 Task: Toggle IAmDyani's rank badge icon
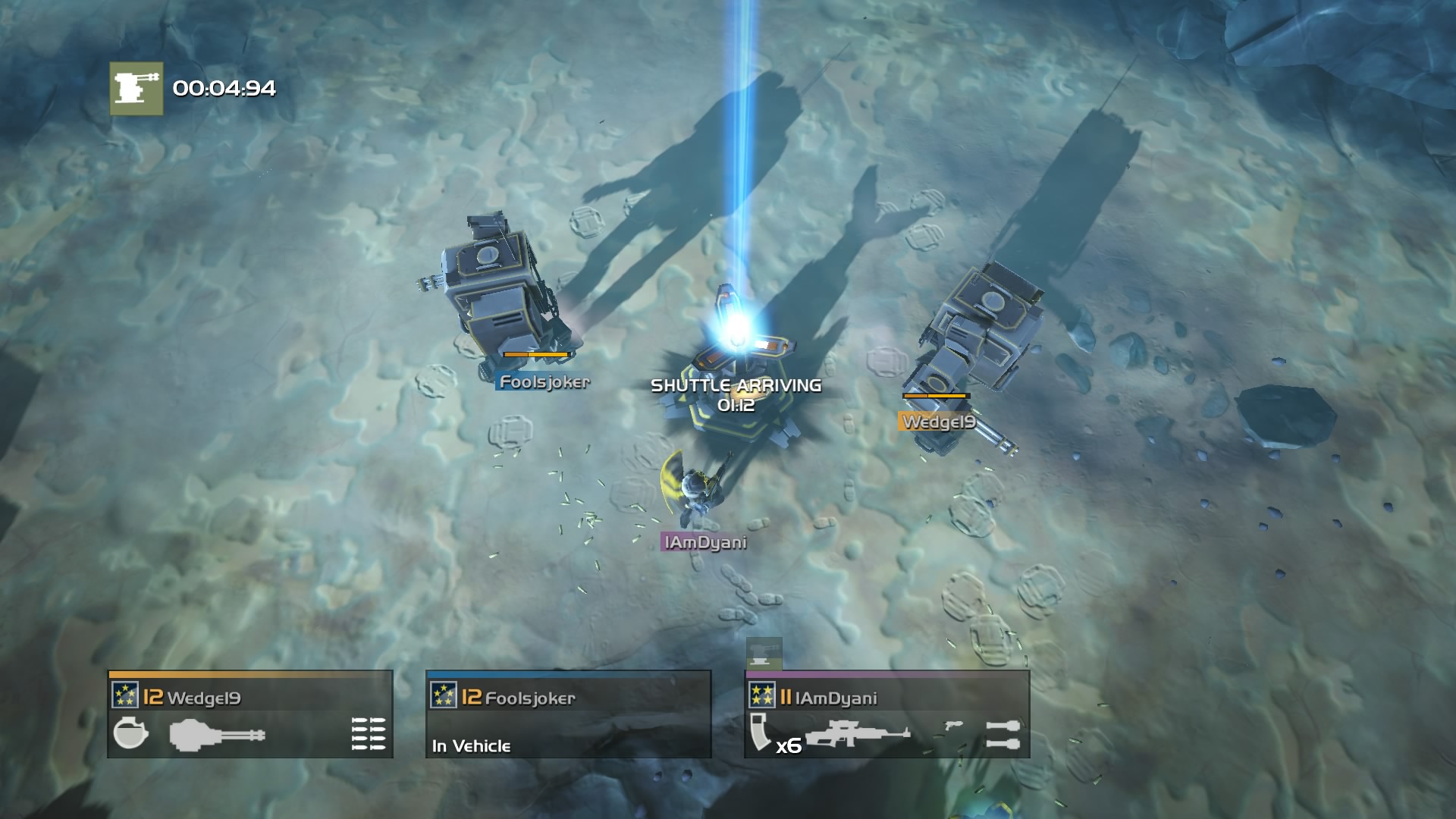[762, 695]
